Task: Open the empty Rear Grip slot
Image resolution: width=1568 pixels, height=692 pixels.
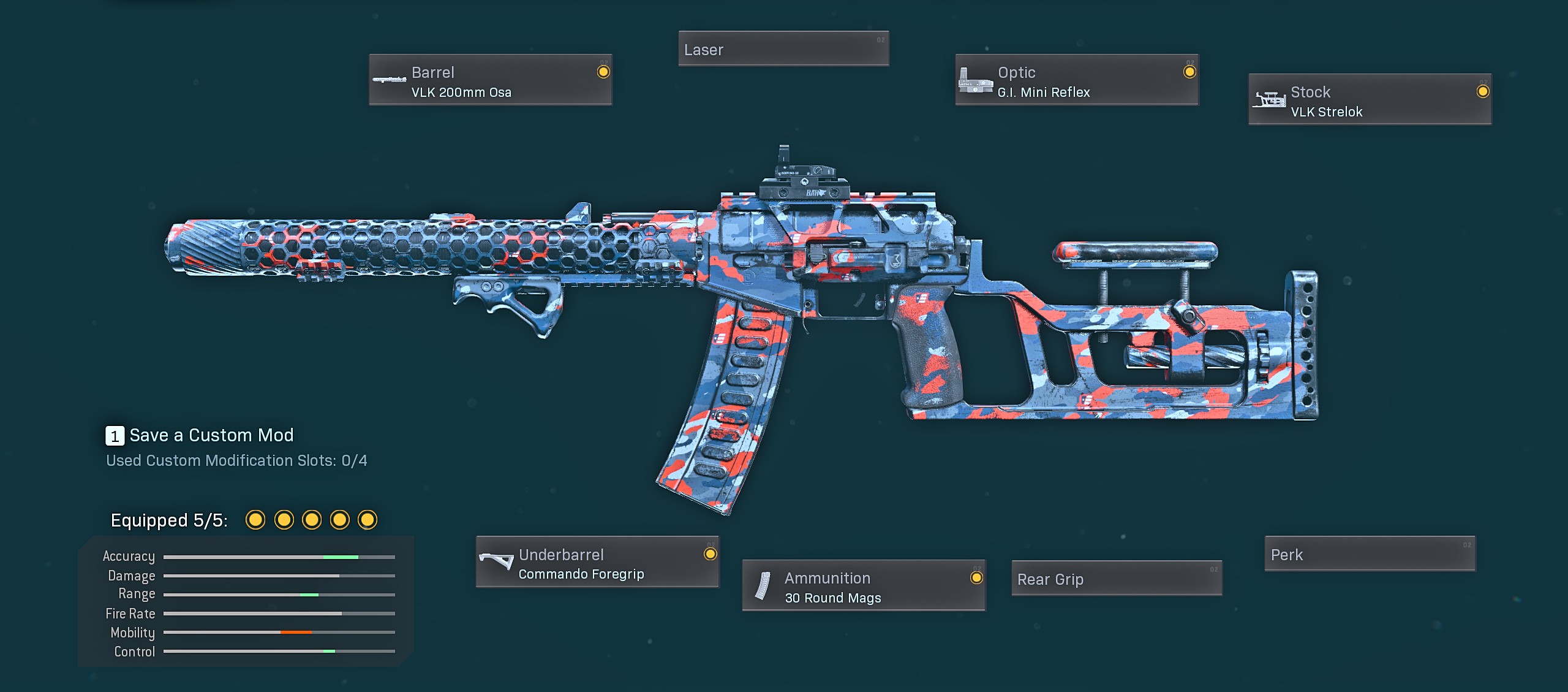Action: point(1116,579)
